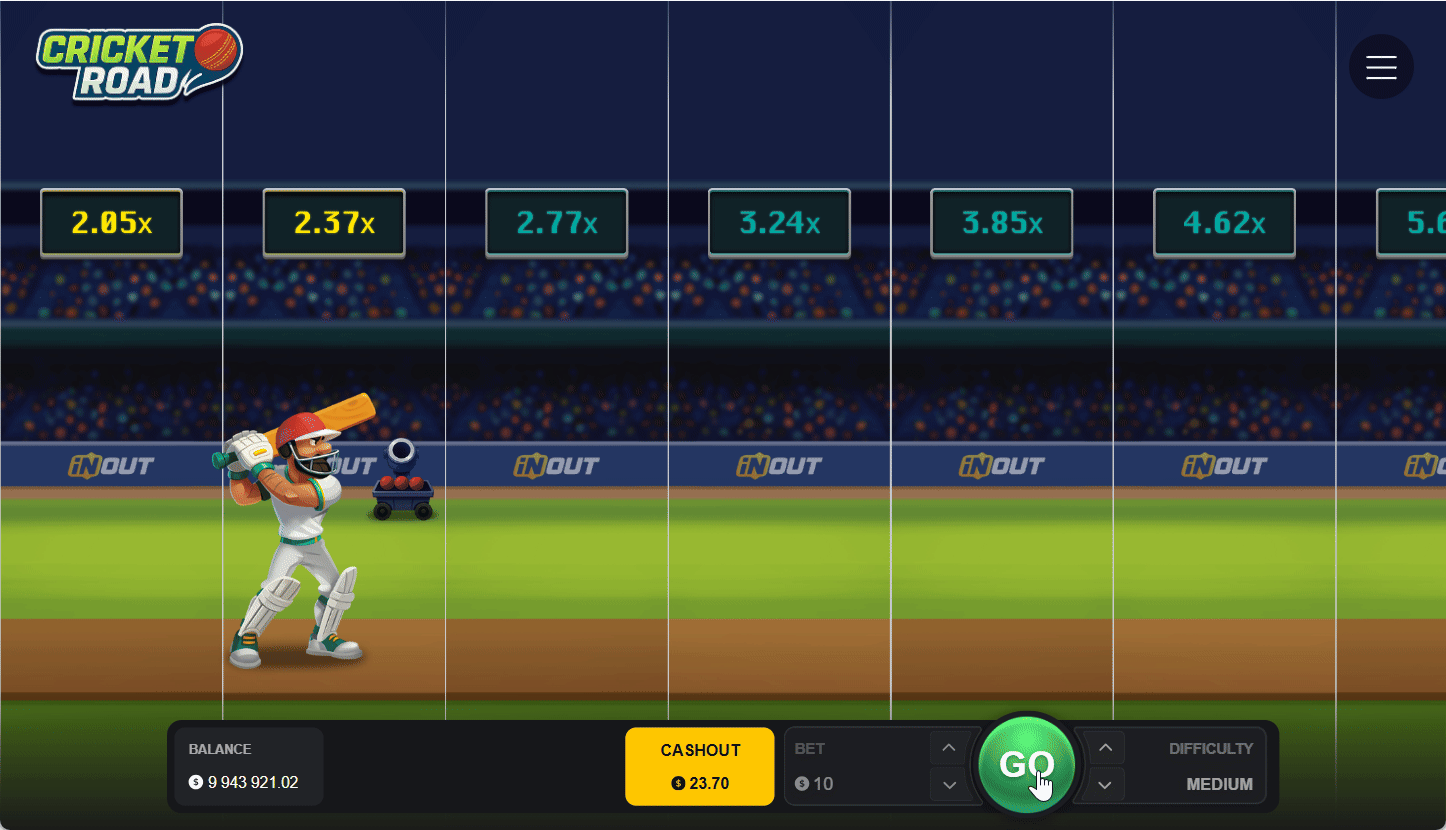This screenshot has width=1446, height=830.
Task: Select the 2.05x multiplier tile
Action: [x=111, y=222]
